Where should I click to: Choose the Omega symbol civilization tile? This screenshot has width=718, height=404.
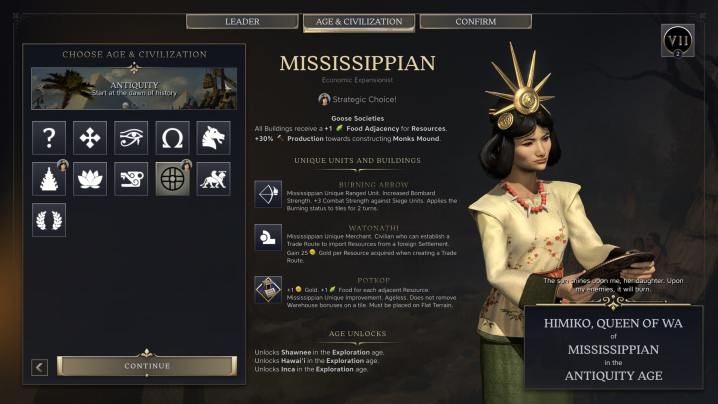173,138
